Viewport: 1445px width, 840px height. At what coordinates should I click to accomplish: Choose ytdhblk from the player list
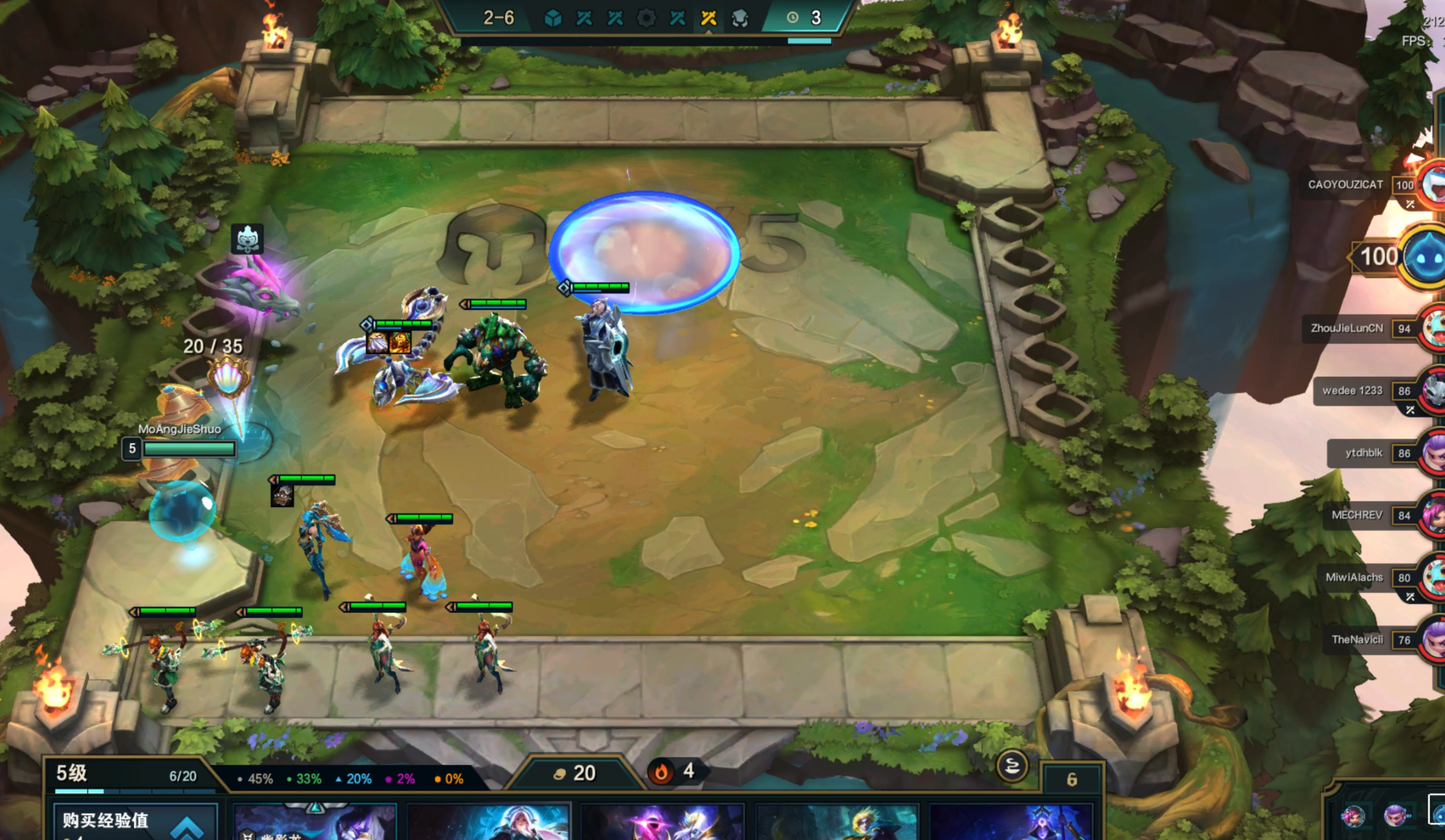coord(1363,453)
